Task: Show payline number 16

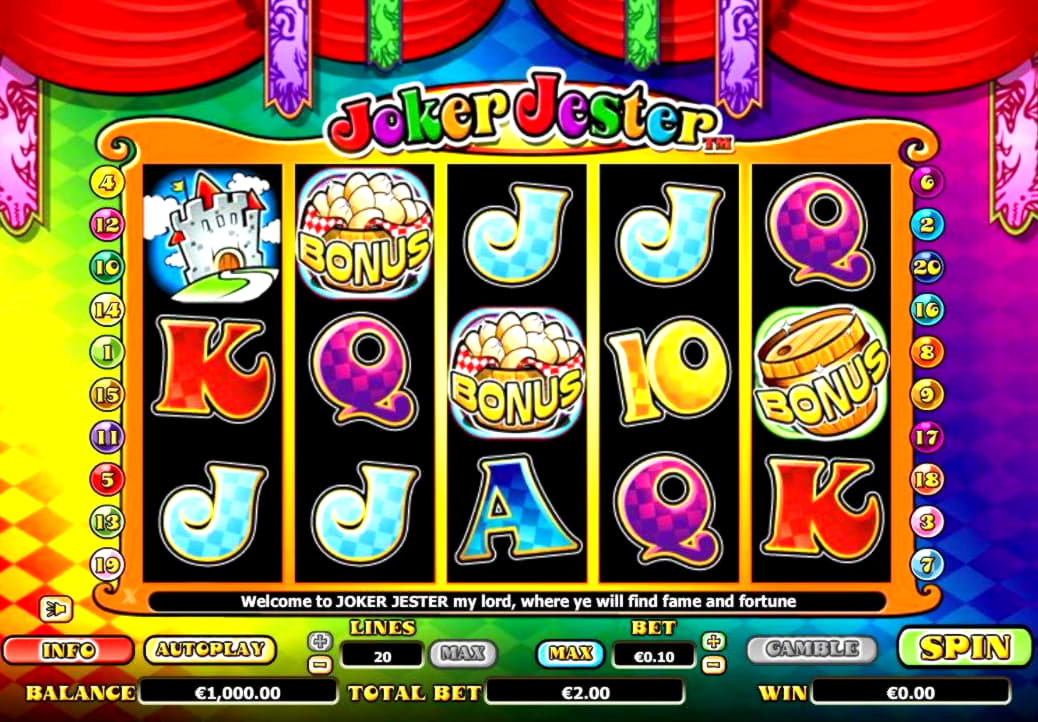Action: click(x=928, y=309)
